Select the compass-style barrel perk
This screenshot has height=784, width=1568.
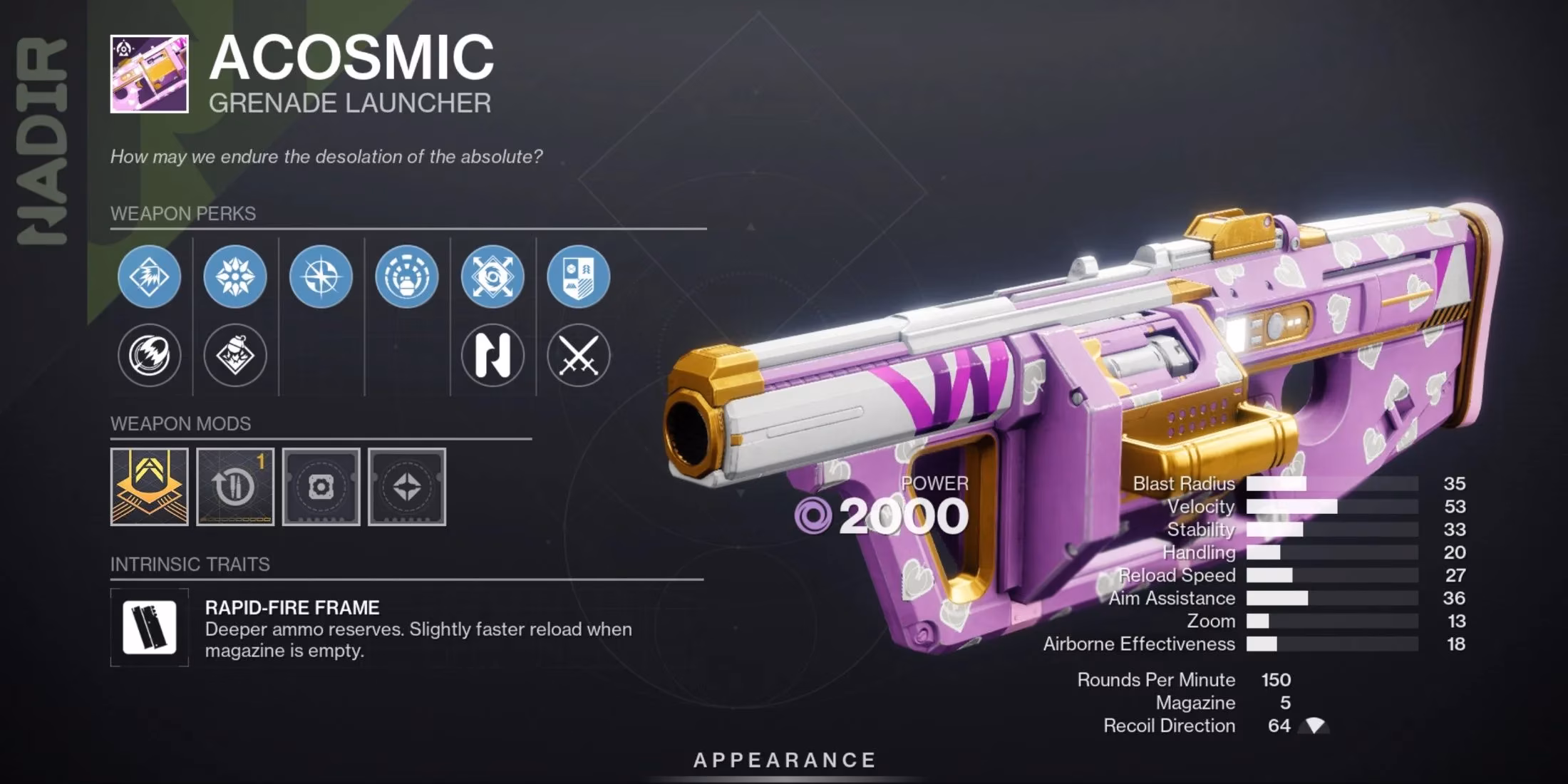click(321, 278)
